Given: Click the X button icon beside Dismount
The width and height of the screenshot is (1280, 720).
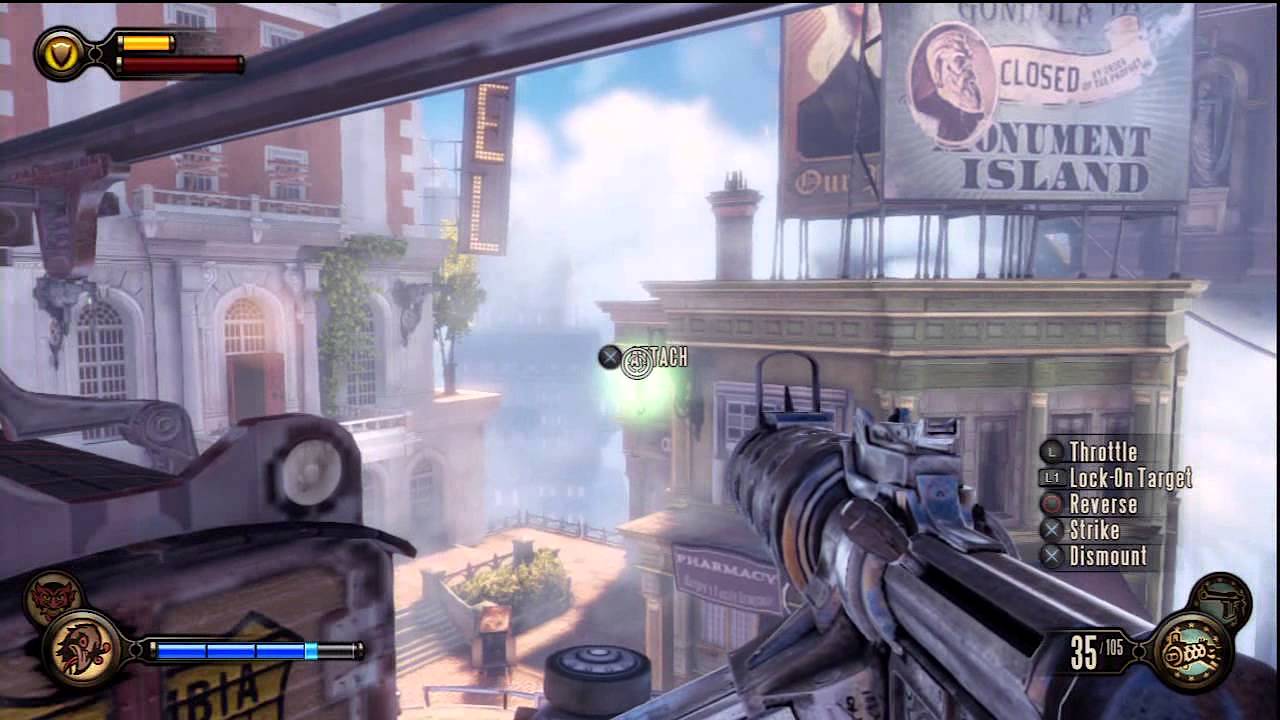Looking at the screenshot, I should [1053, 557].
